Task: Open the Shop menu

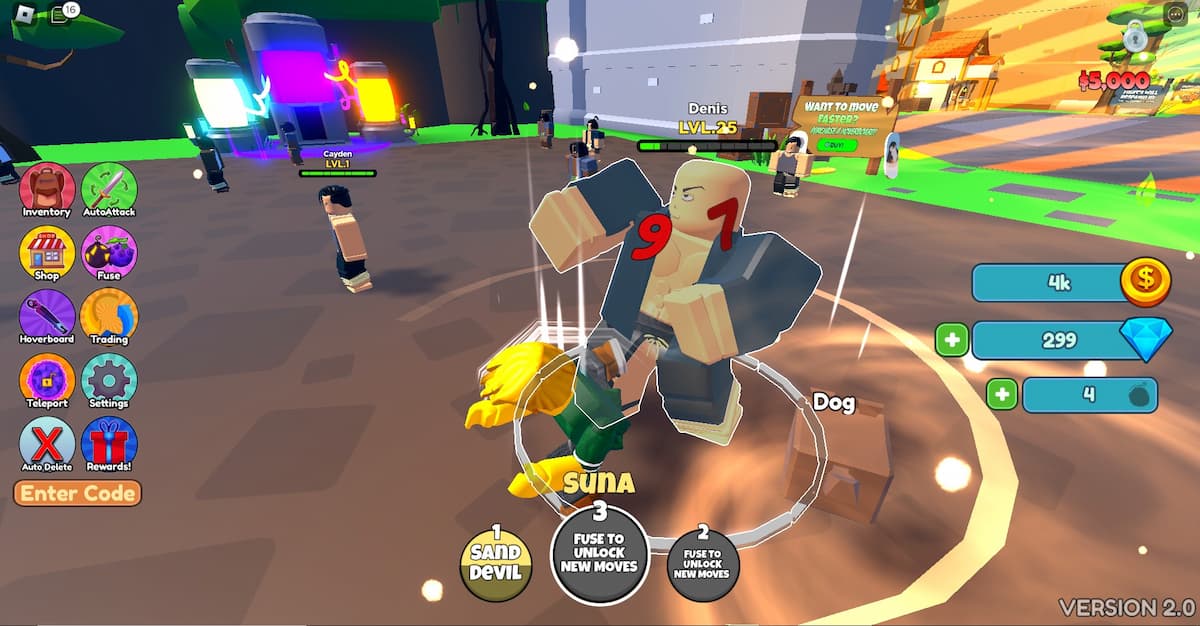Action: 47,253
